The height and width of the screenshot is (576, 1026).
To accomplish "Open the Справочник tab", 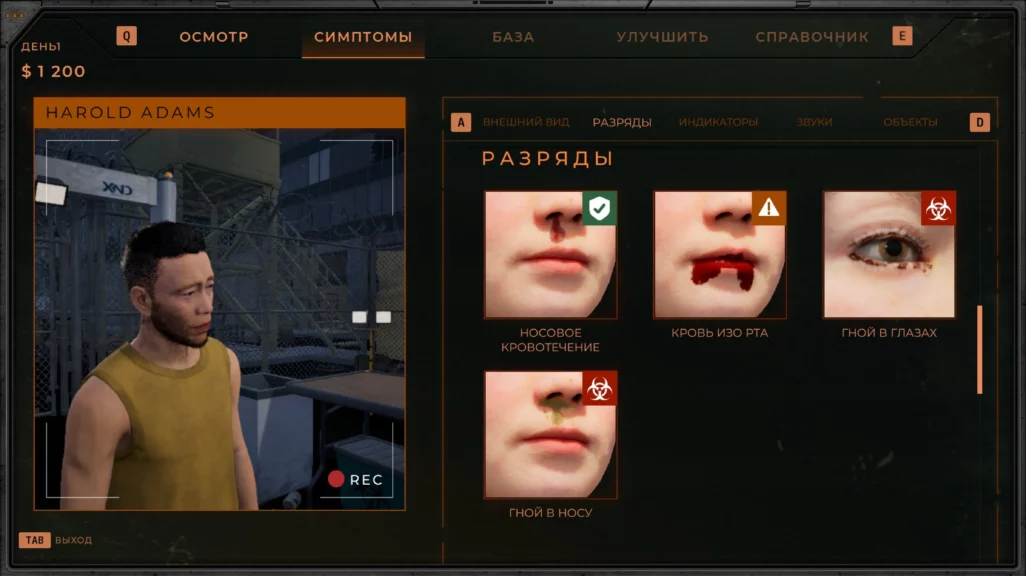I will (812, 37).
